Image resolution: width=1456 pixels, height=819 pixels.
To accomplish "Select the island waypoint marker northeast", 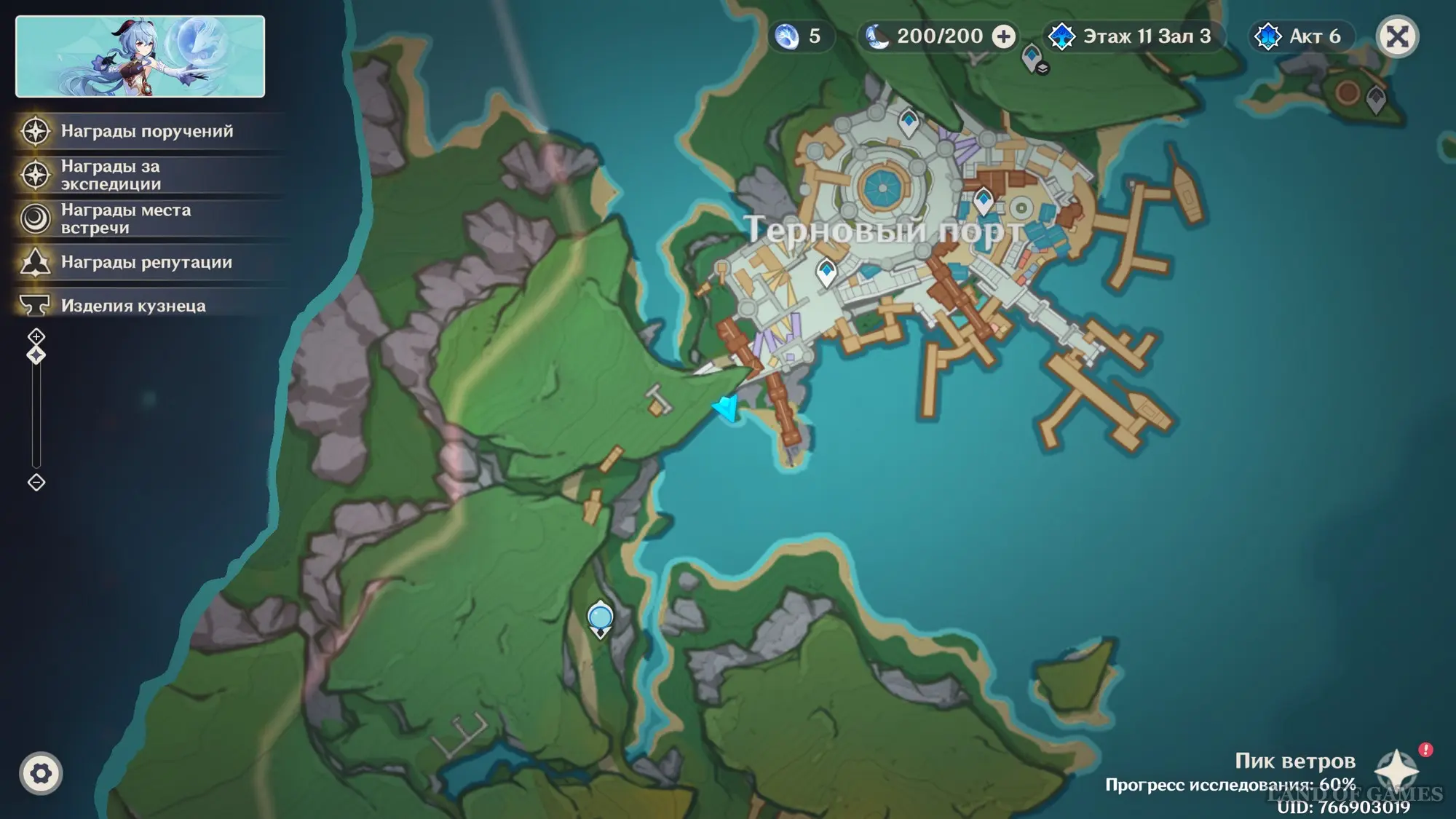I will click(1376, 98).
